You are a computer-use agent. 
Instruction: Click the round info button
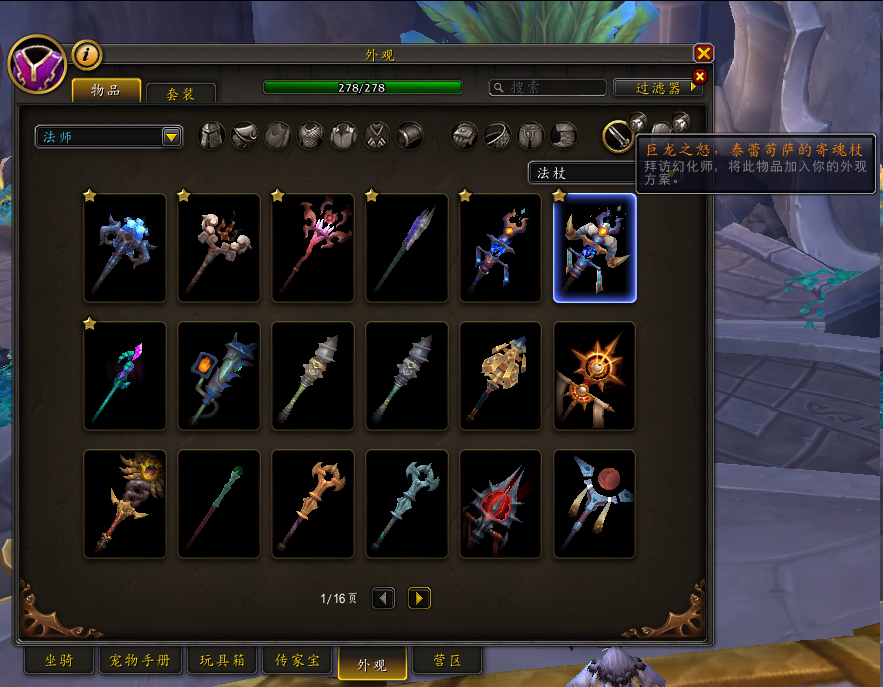tap(87, 55)
